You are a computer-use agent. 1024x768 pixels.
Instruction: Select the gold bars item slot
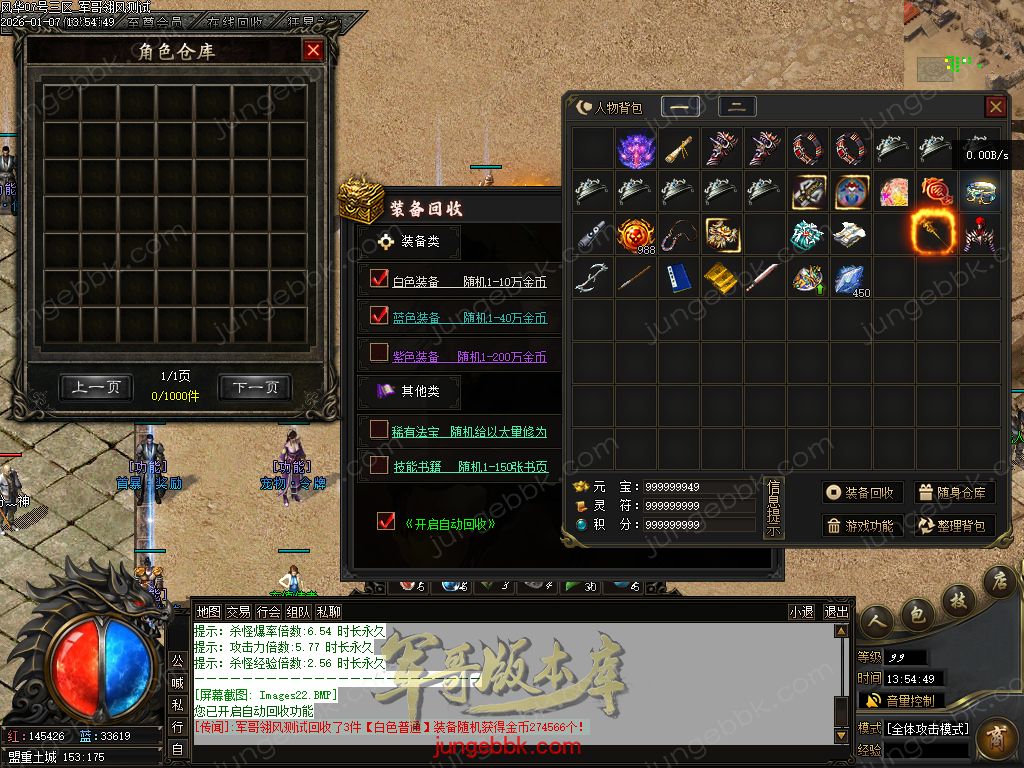tap(719, 278)
